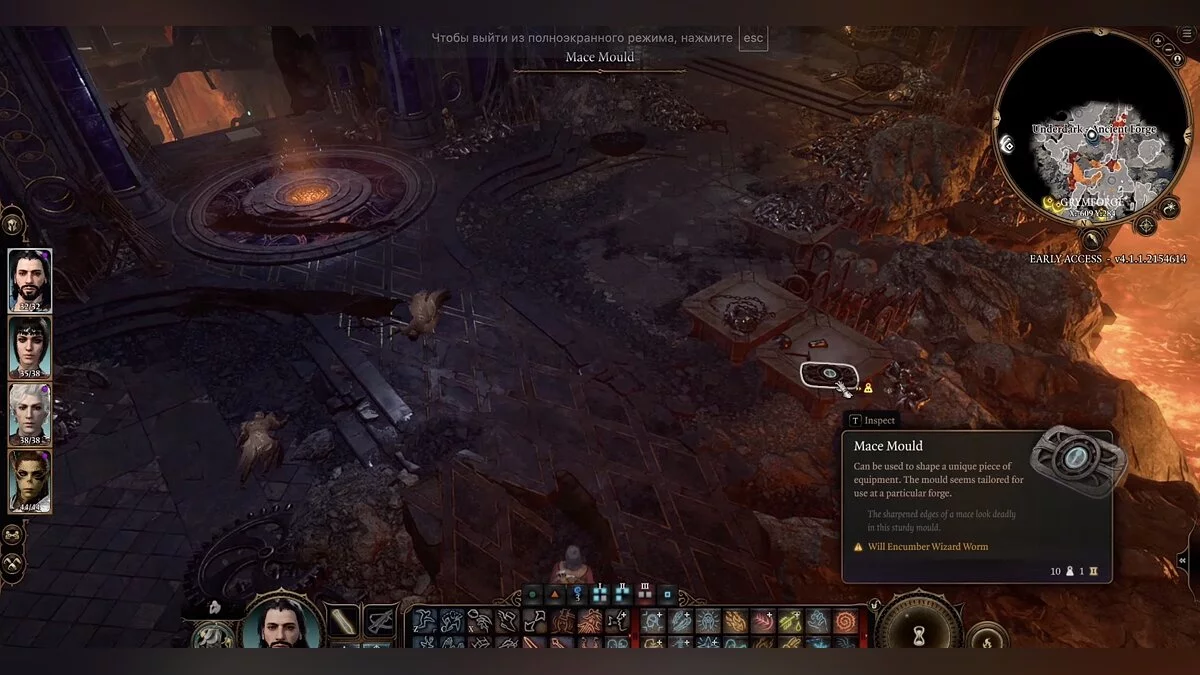Zoom in the minimap with plus button
This screenshot has width=1200, height=675.
pos(1158,41)
